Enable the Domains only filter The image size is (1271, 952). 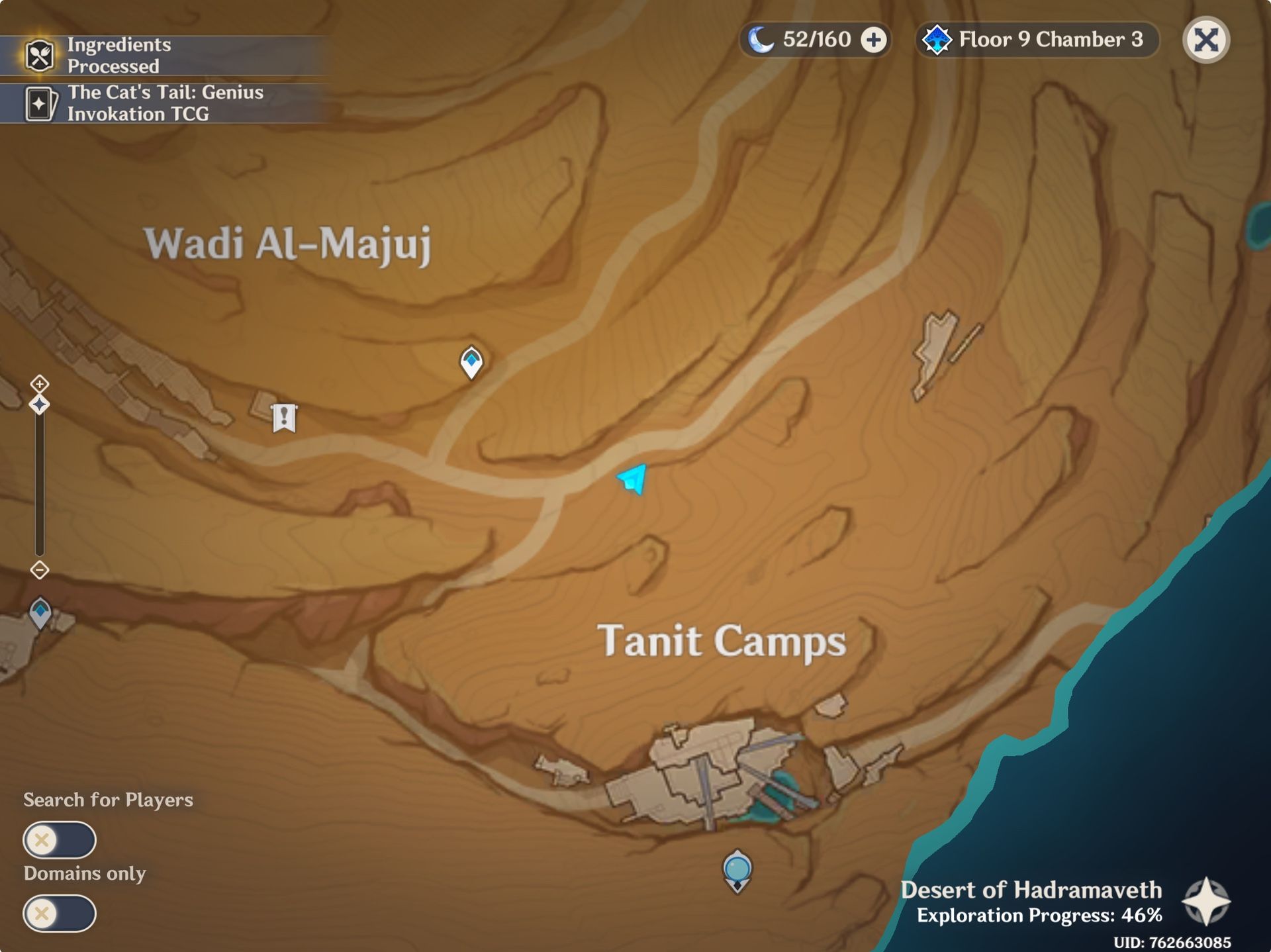click(x=60, y=914)
